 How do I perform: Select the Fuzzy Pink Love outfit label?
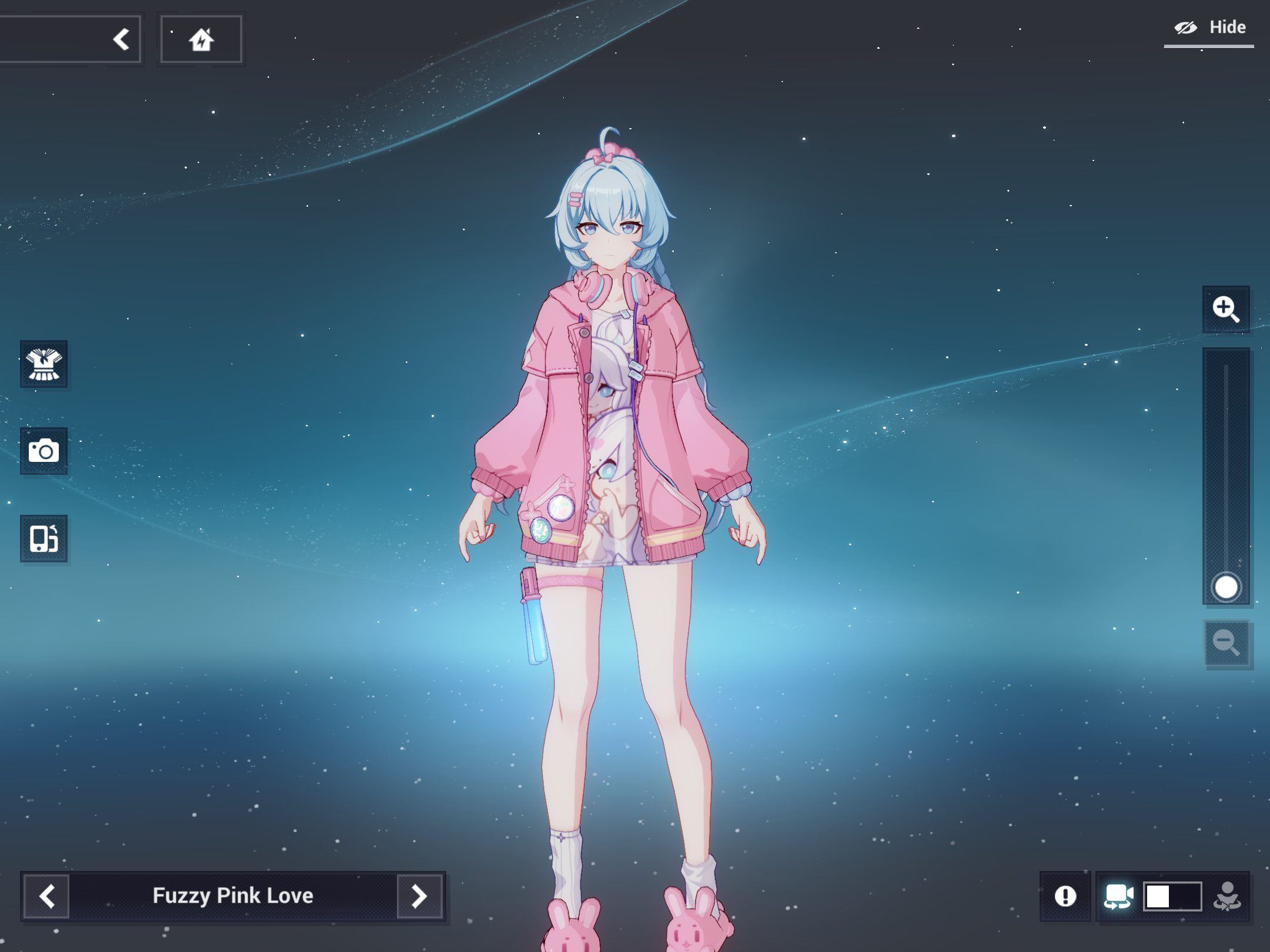pyautogui.click(x=233, y=896)
